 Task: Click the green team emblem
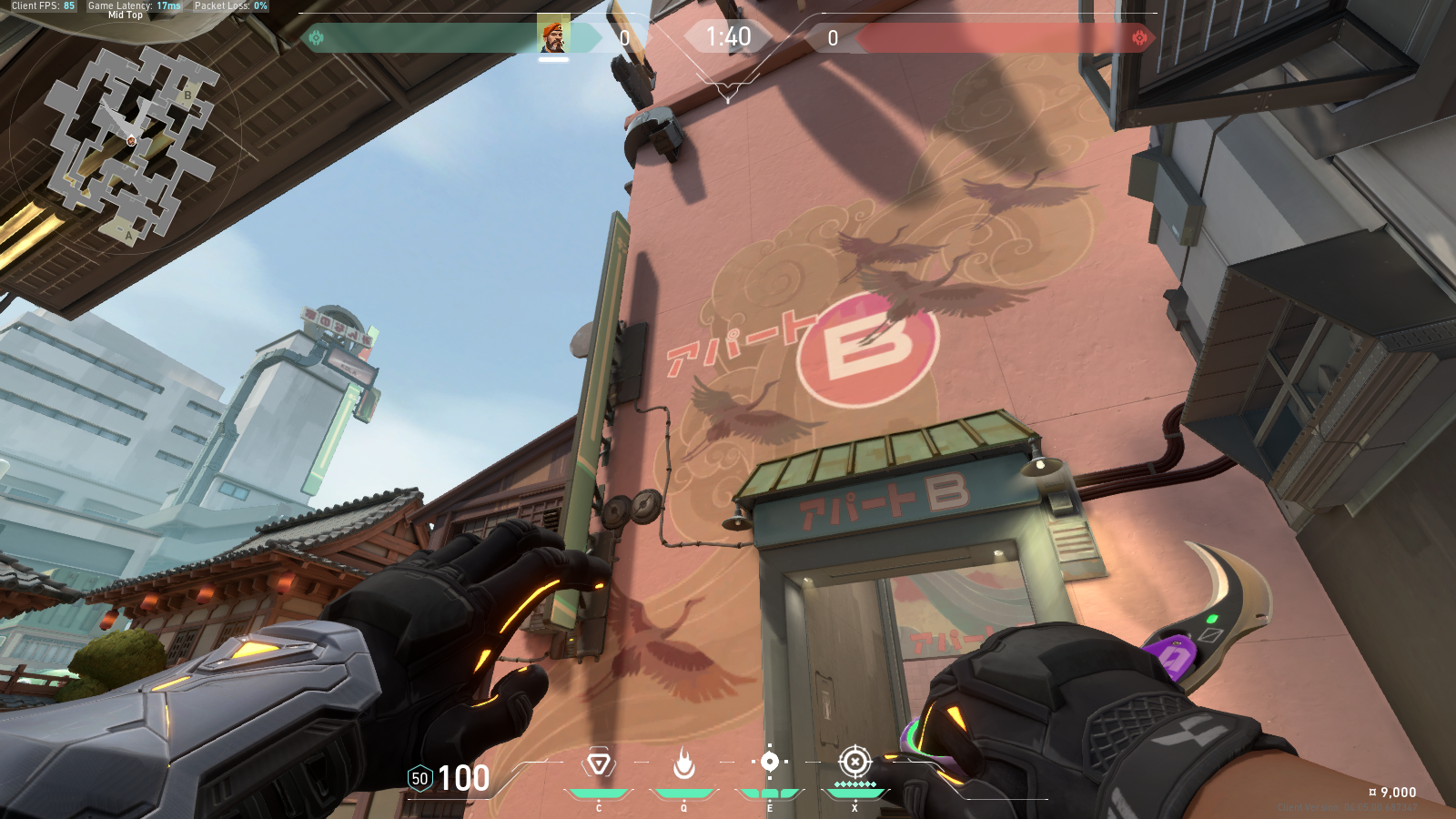tap(317, 37)
